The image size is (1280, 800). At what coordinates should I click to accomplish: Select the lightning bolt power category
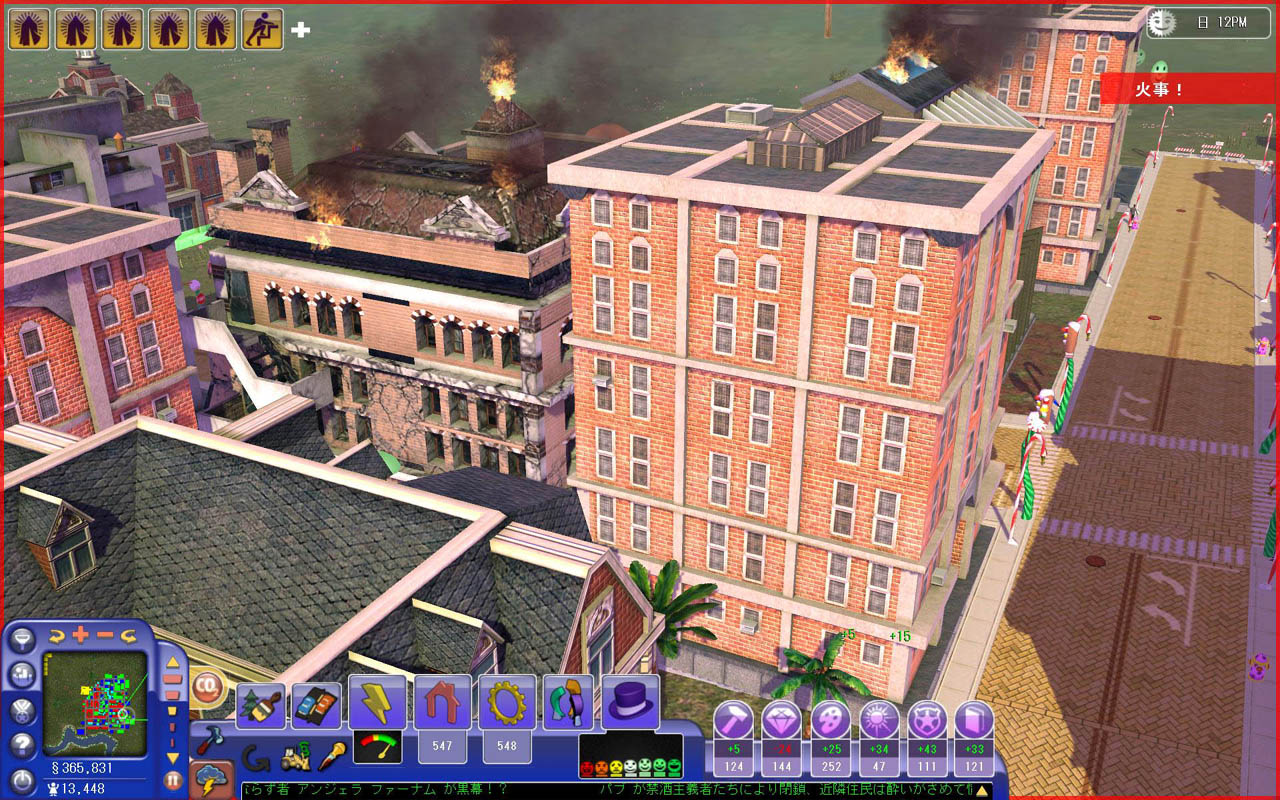[x=377, y=702]
